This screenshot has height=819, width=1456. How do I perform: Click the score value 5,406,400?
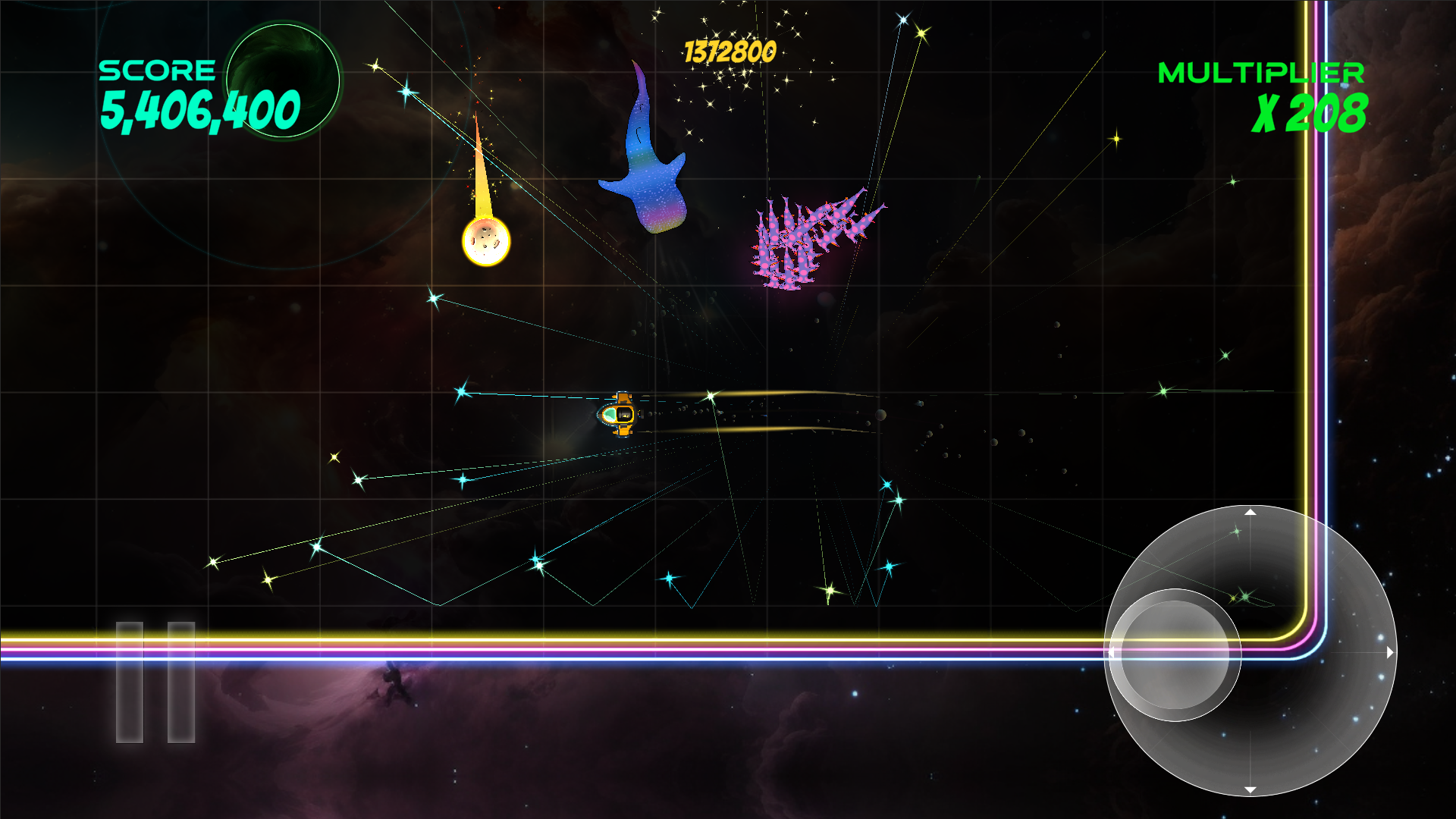pos(201,108)
